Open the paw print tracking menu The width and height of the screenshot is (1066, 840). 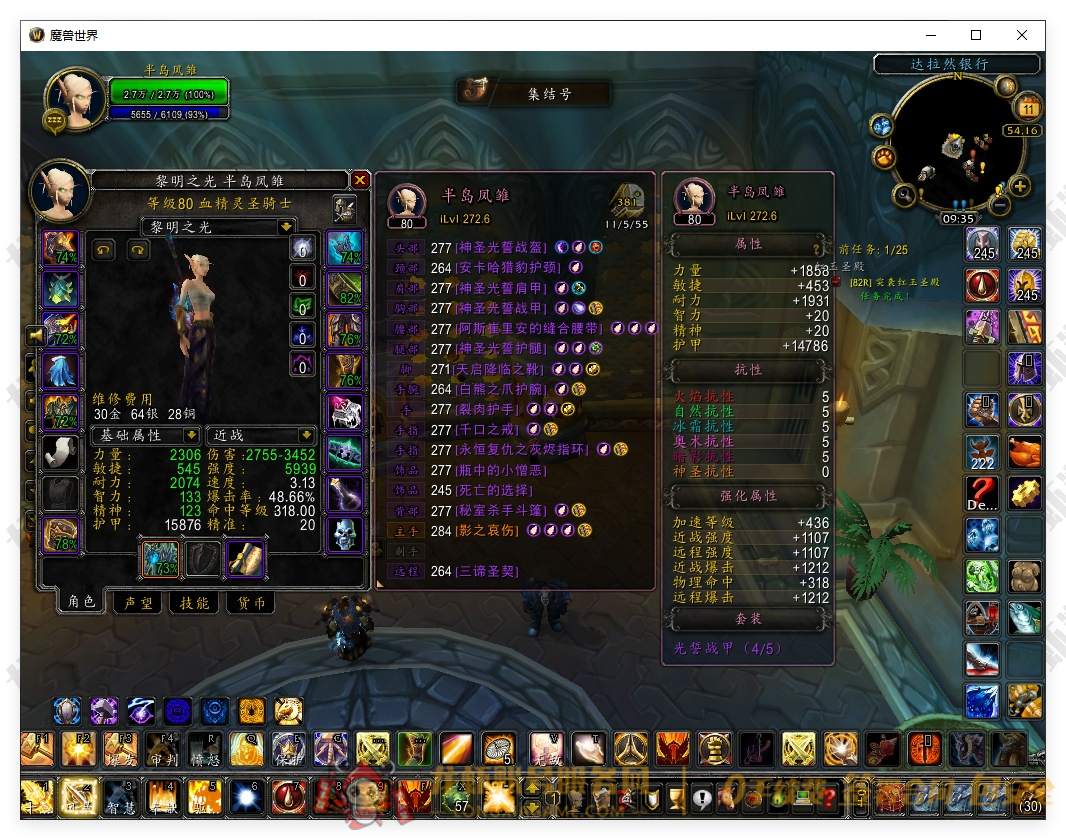(884, 157)
